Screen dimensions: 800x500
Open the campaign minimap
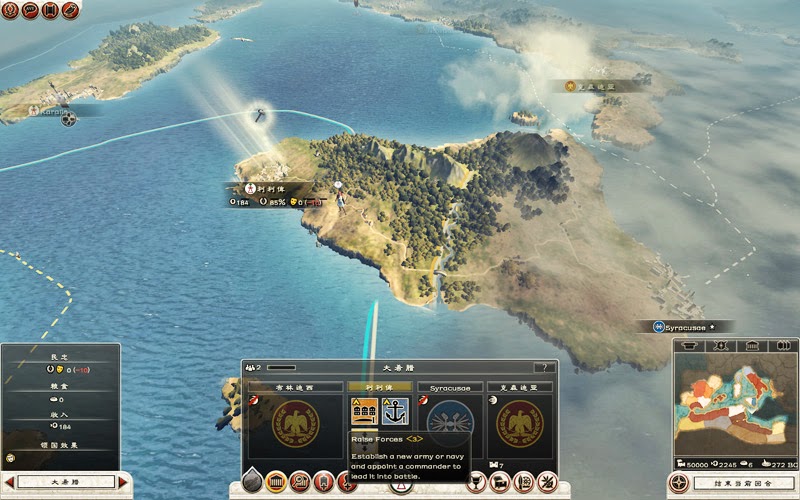(x=734, y=408)
